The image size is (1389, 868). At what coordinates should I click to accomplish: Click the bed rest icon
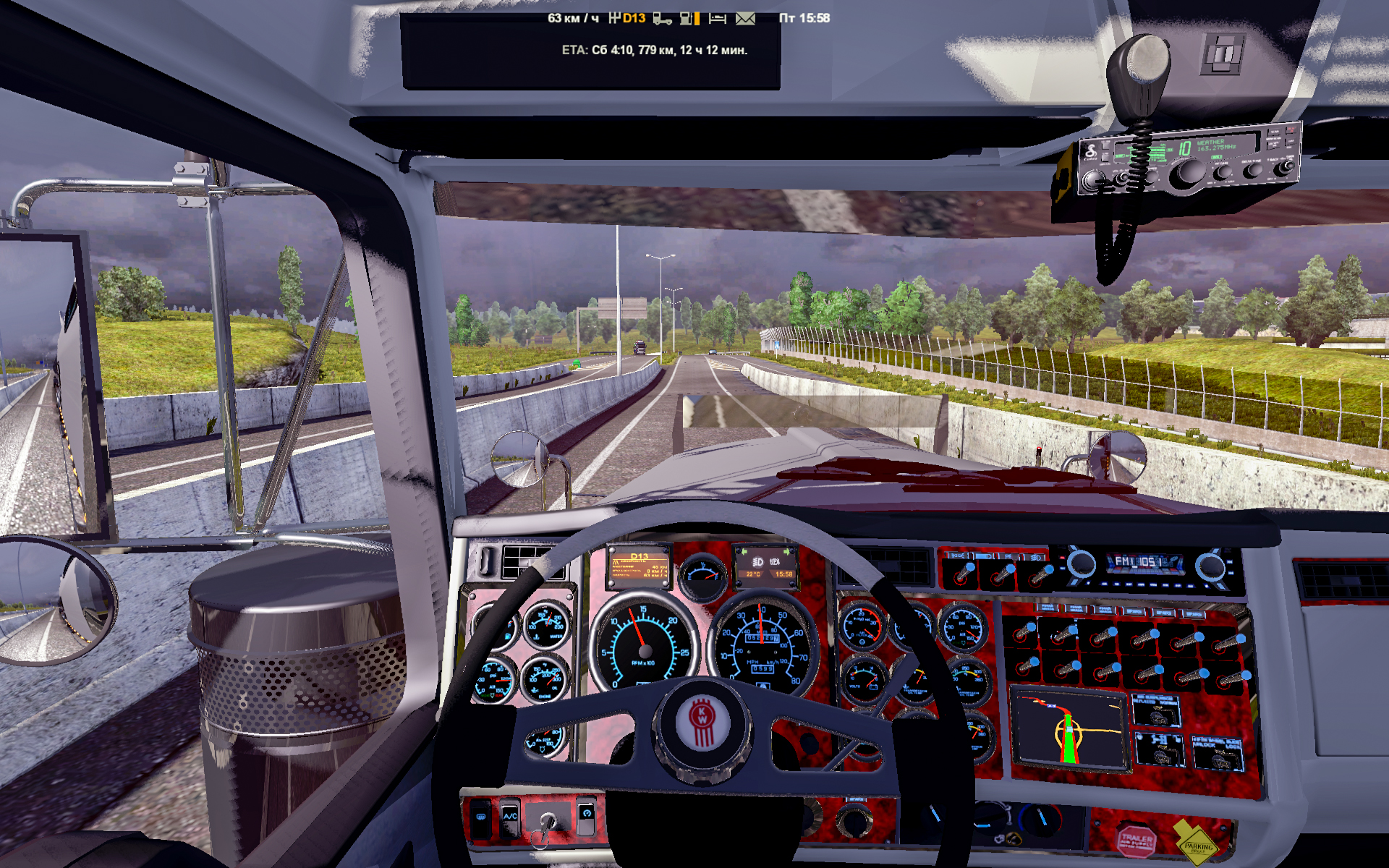tap(717, 18)
